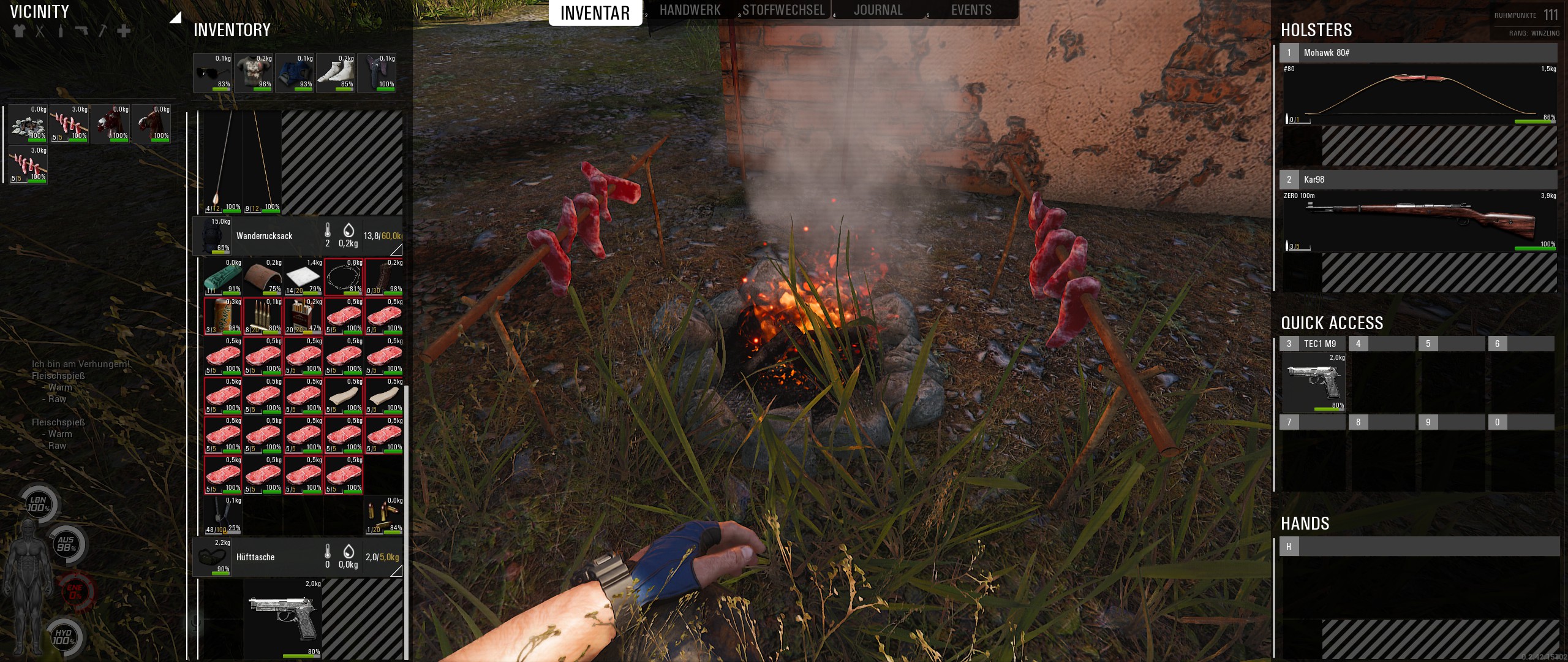Collapse the Hüfttasche container
Image resolution: width=1568 pixels, height=662 pixels.
(396, 571)
